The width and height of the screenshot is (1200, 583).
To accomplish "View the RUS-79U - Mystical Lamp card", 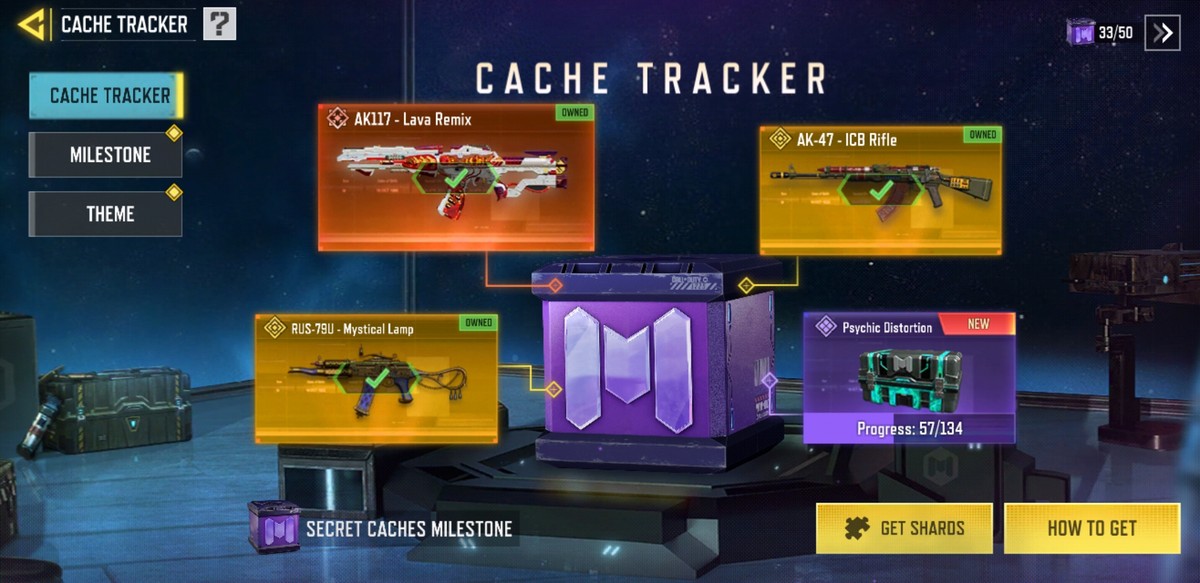I will click(376, 378).
